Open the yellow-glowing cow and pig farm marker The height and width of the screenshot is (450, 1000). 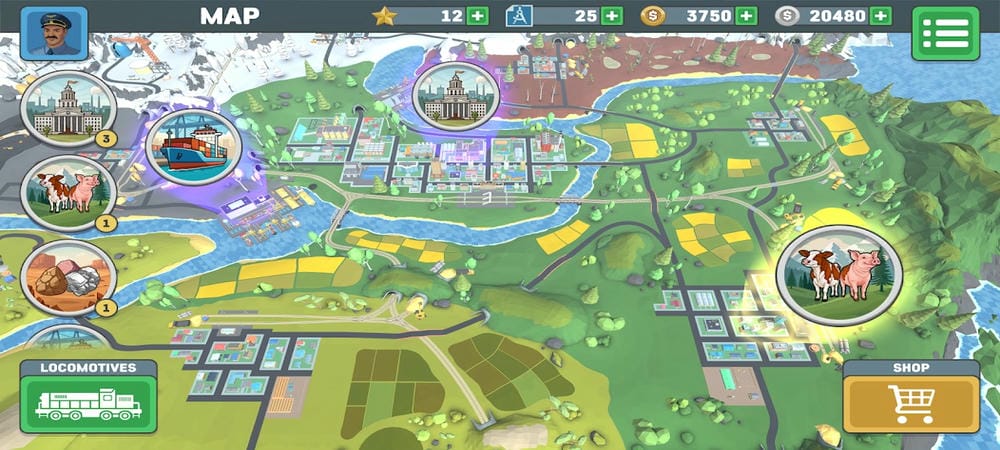click(x=838, y=275)
